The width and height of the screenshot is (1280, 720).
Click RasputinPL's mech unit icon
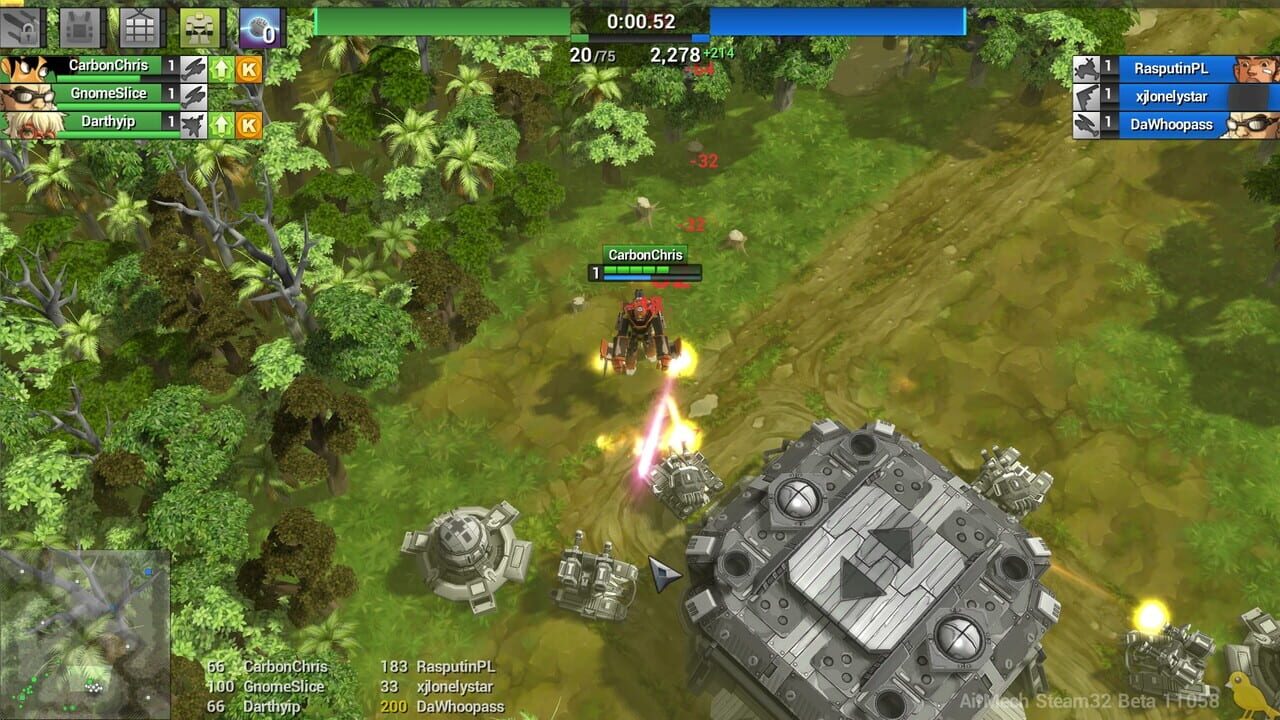tap(1086, 68)
